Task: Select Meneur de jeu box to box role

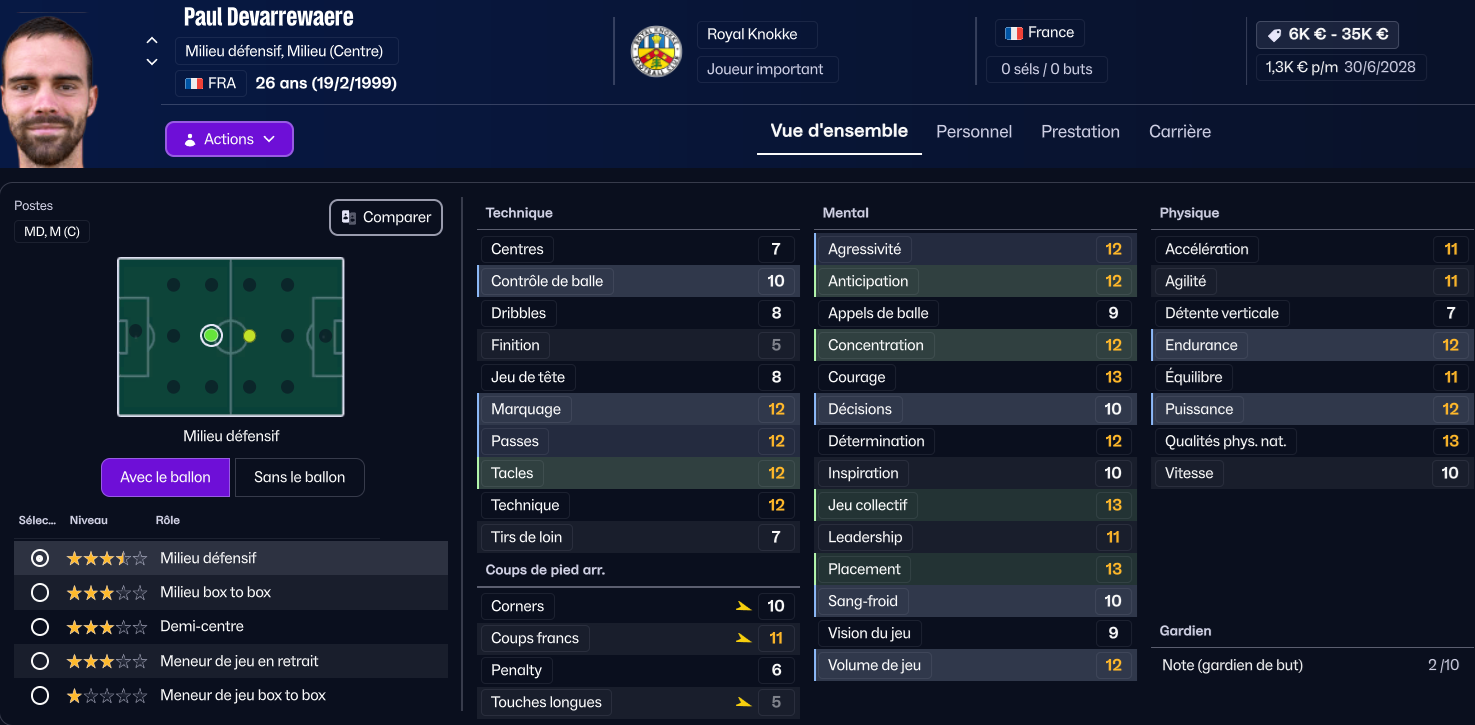Action: [x=40, y=695]
